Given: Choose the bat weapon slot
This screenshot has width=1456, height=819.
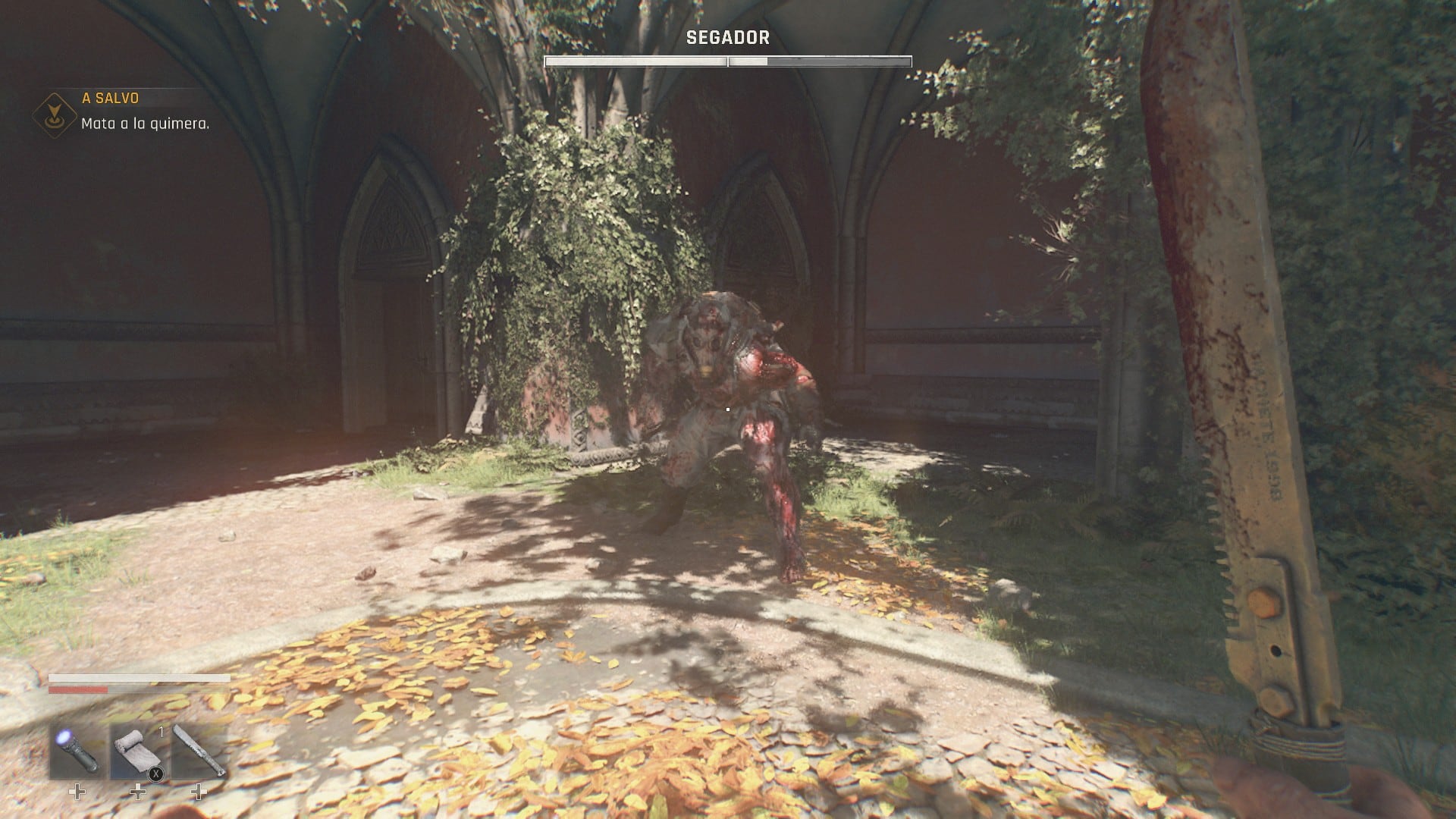Looking at the screenshot, I should click(199, 751).
